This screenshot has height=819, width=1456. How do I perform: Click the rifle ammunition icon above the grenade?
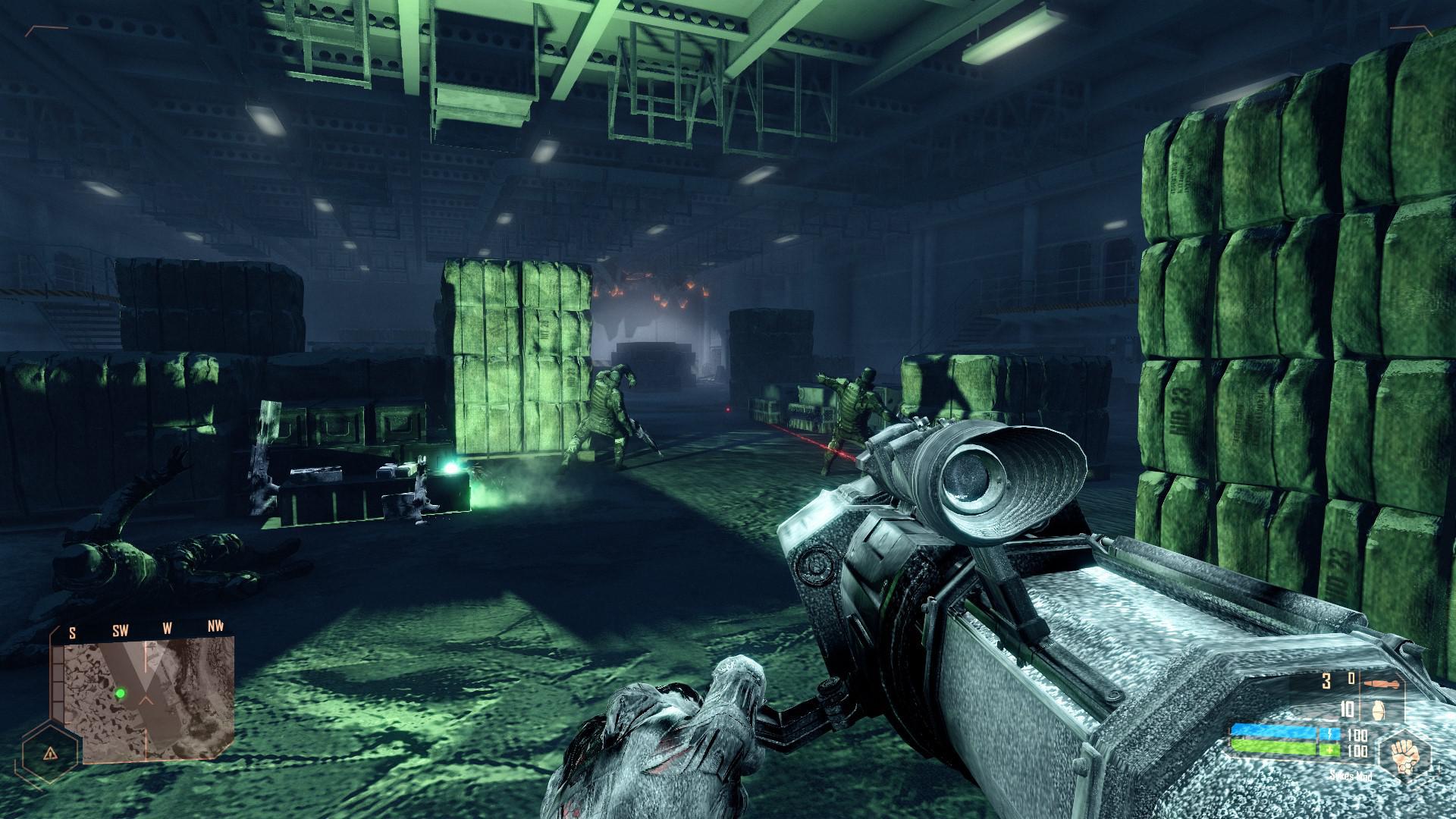[1382, 683]
